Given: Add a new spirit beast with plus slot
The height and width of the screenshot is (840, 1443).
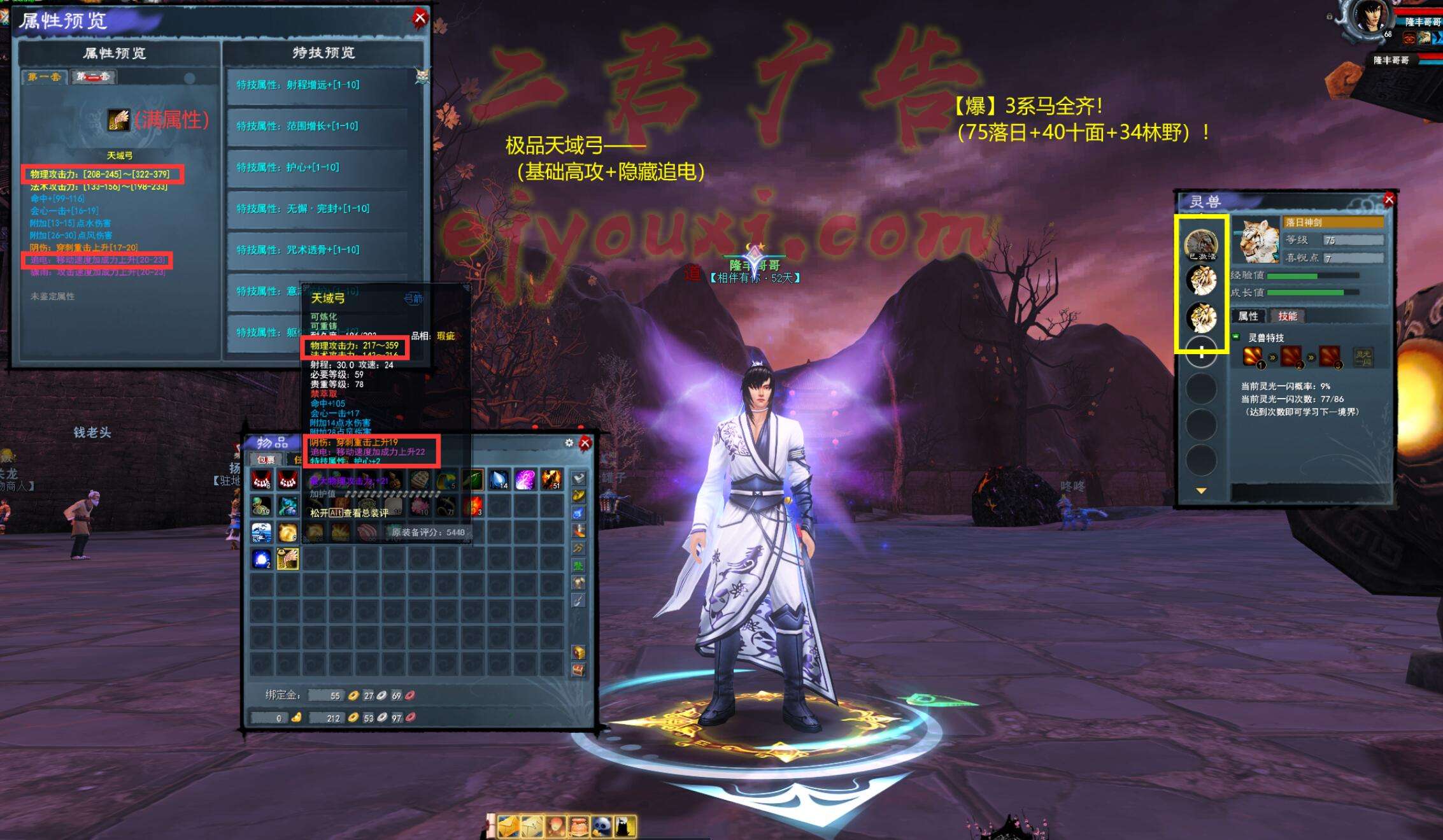Looking at the screenshot, I should 1201,353.
